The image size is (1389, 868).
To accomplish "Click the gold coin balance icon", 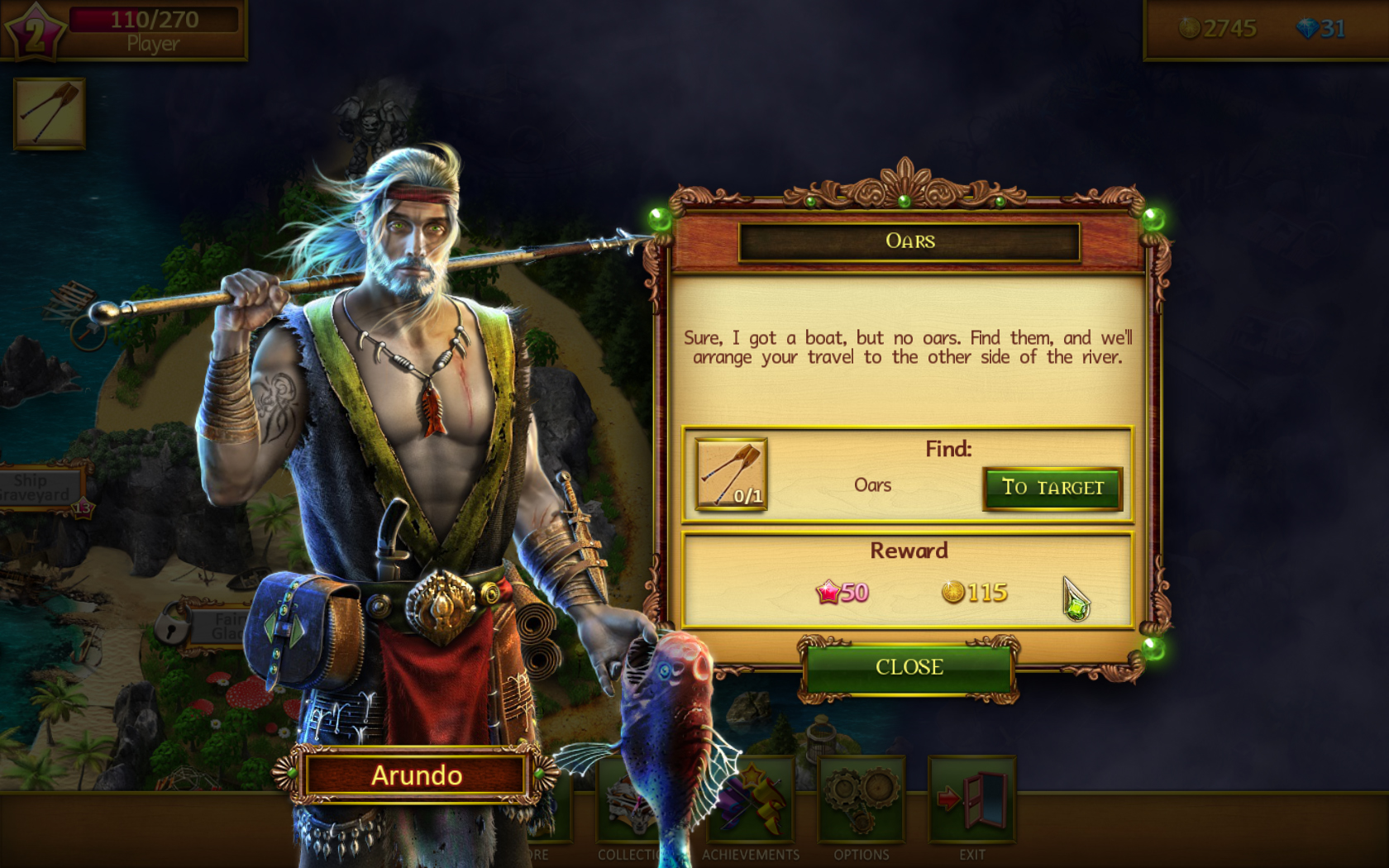I will coord(1189,26).
